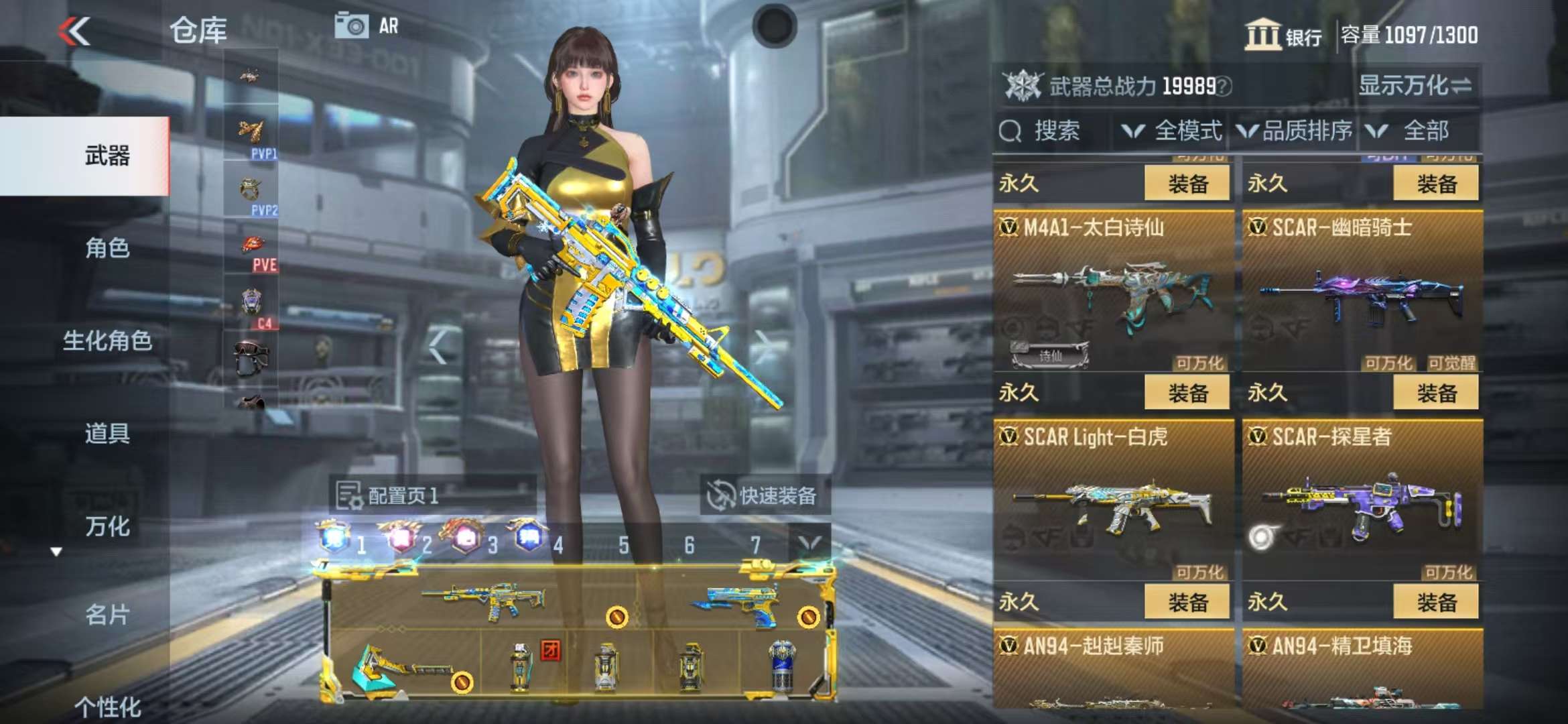Activate 快速装备 quick equip

pos(765,496)
